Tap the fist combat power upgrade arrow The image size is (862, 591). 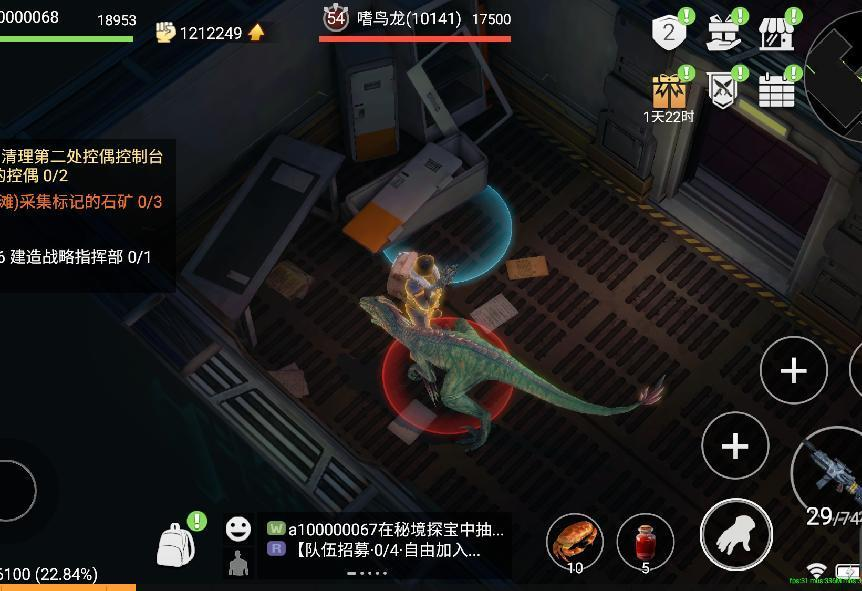[257, 33]
